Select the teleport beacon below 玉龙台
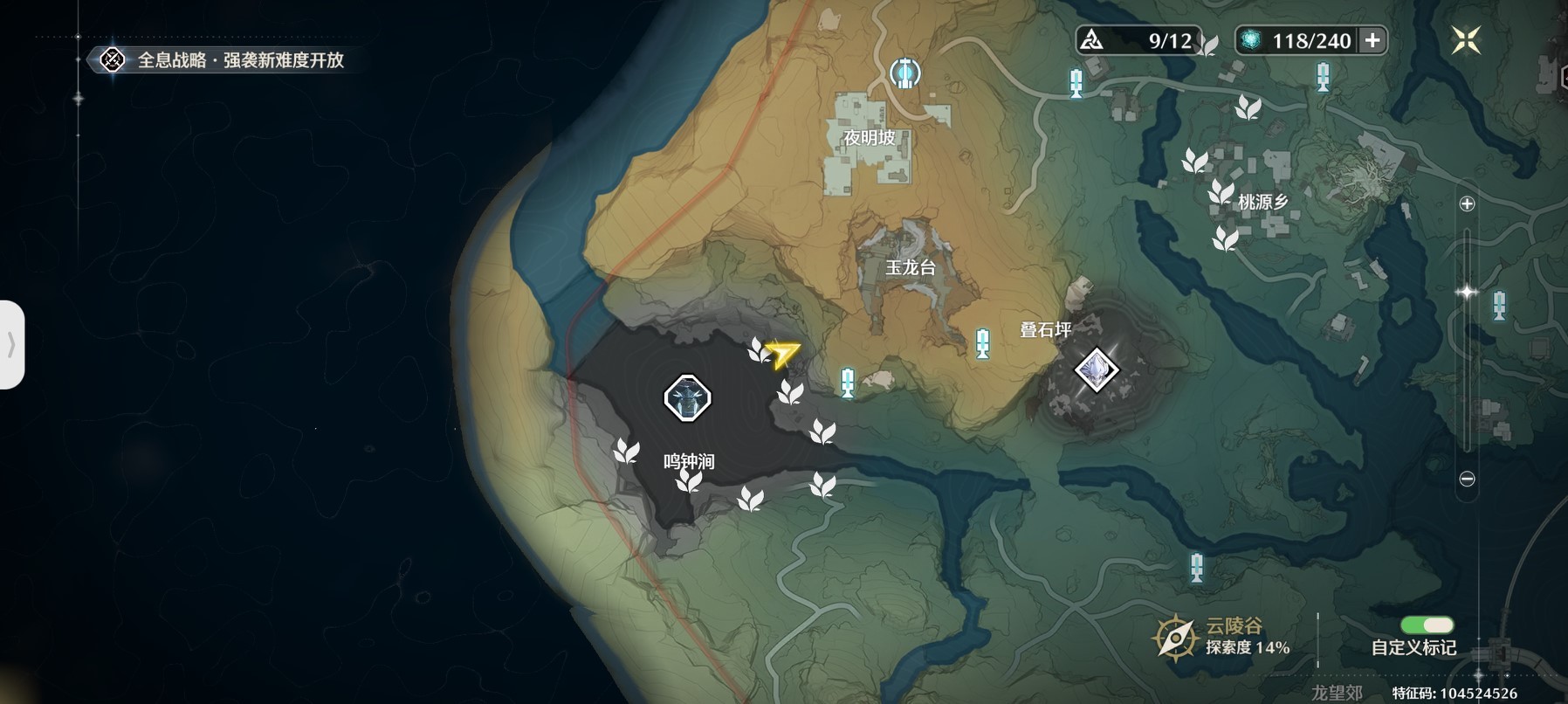 coord(983,343)
